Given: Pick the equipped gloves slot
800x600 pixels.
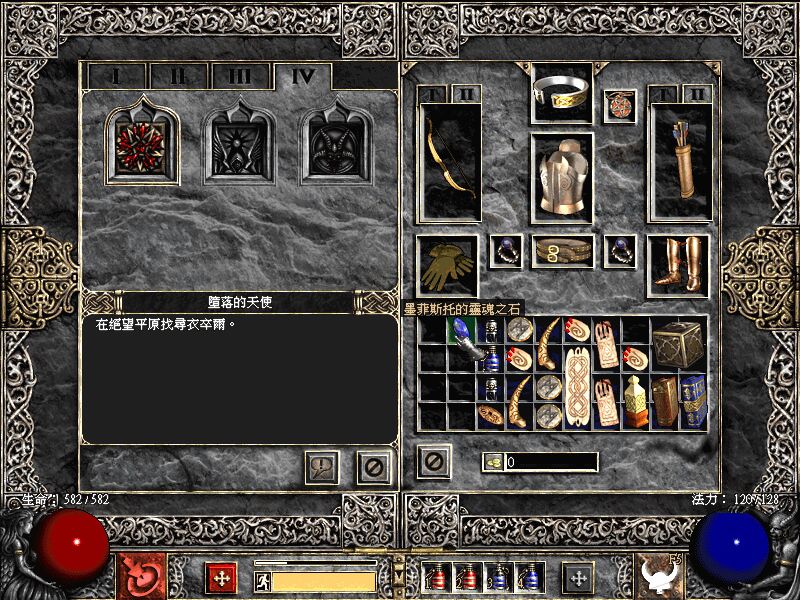Looking at the screenshot, I should 448,263.
